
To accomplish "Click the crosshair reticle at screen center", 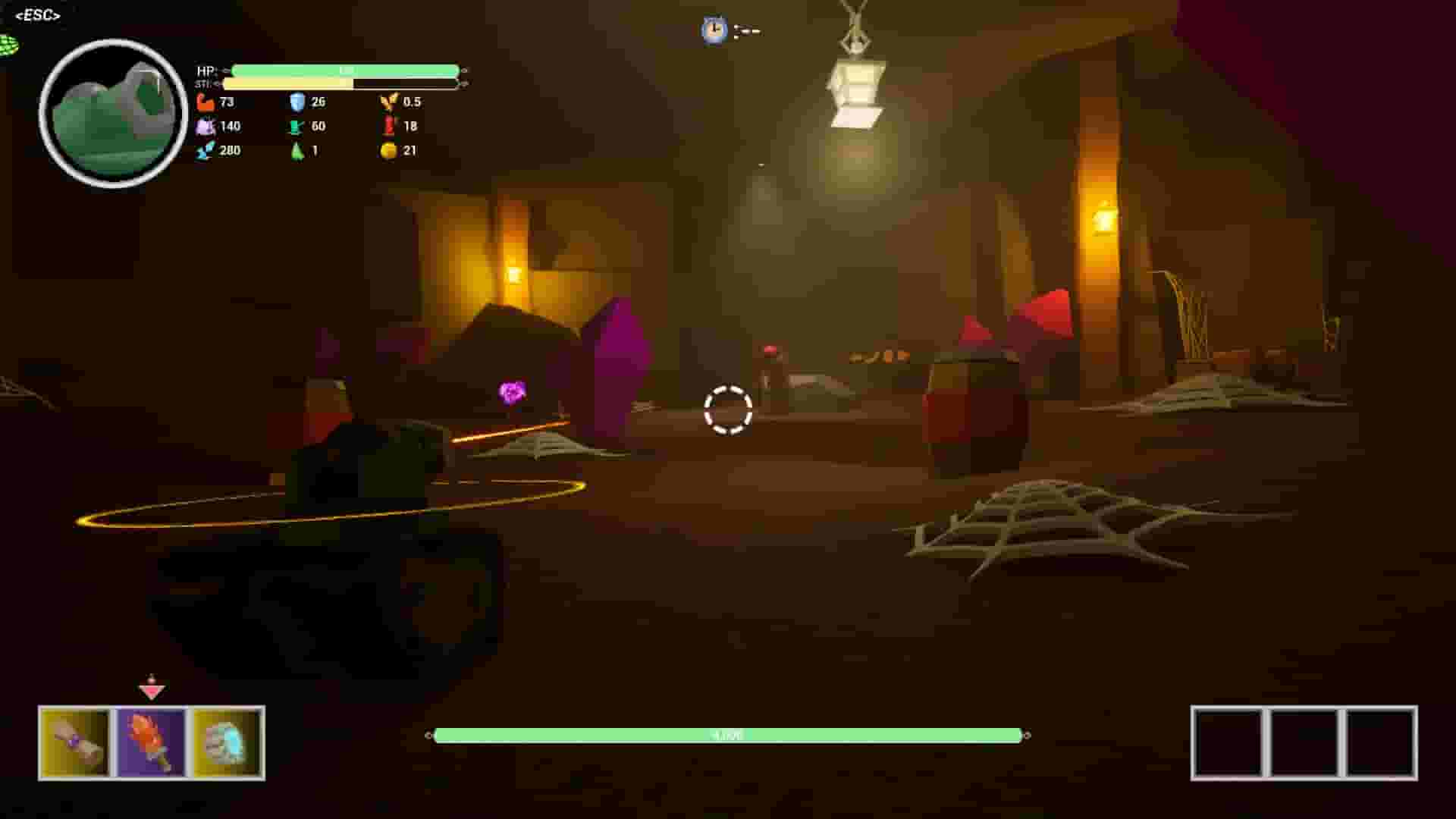I will [729, 409].
